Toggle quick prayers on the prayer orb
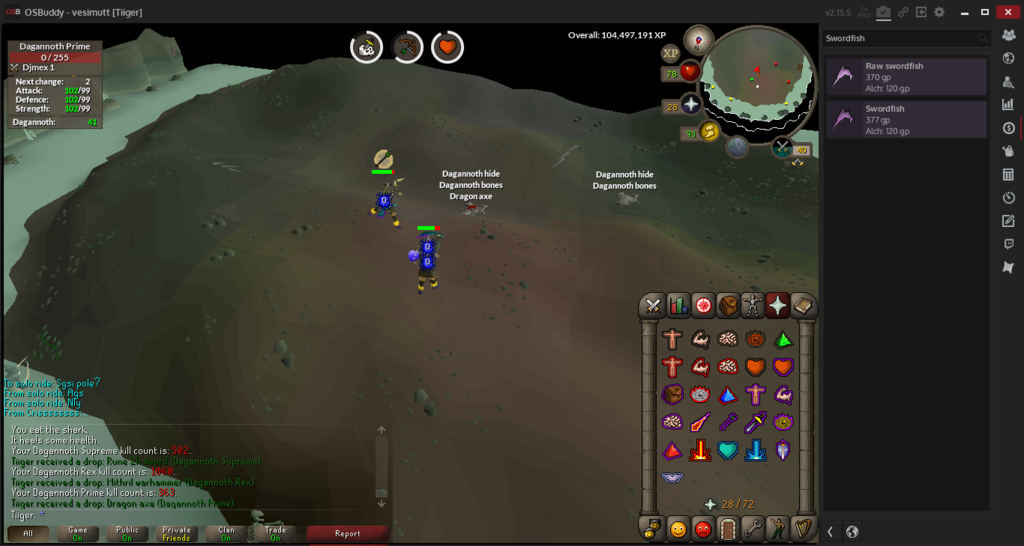This screenshot has width=1024, height=546. (x=691, y=105)
